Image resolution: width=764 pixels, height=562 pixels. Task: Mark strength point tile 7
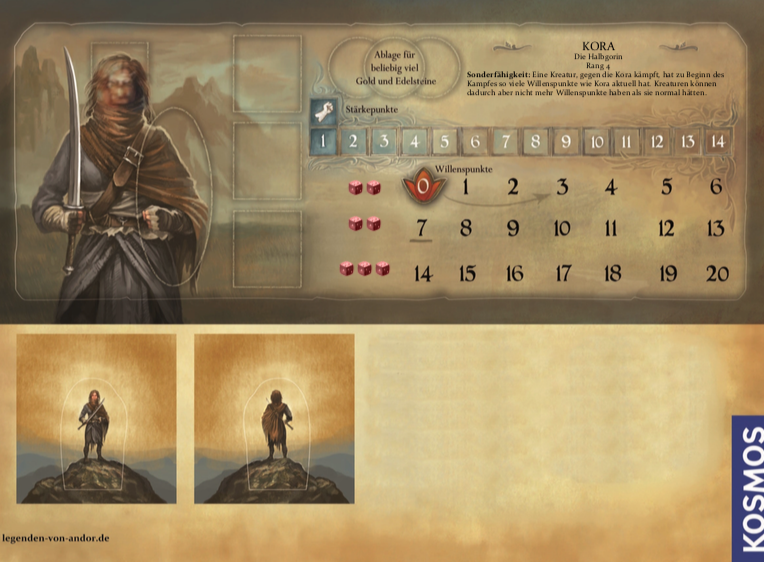tap(506, 141)
